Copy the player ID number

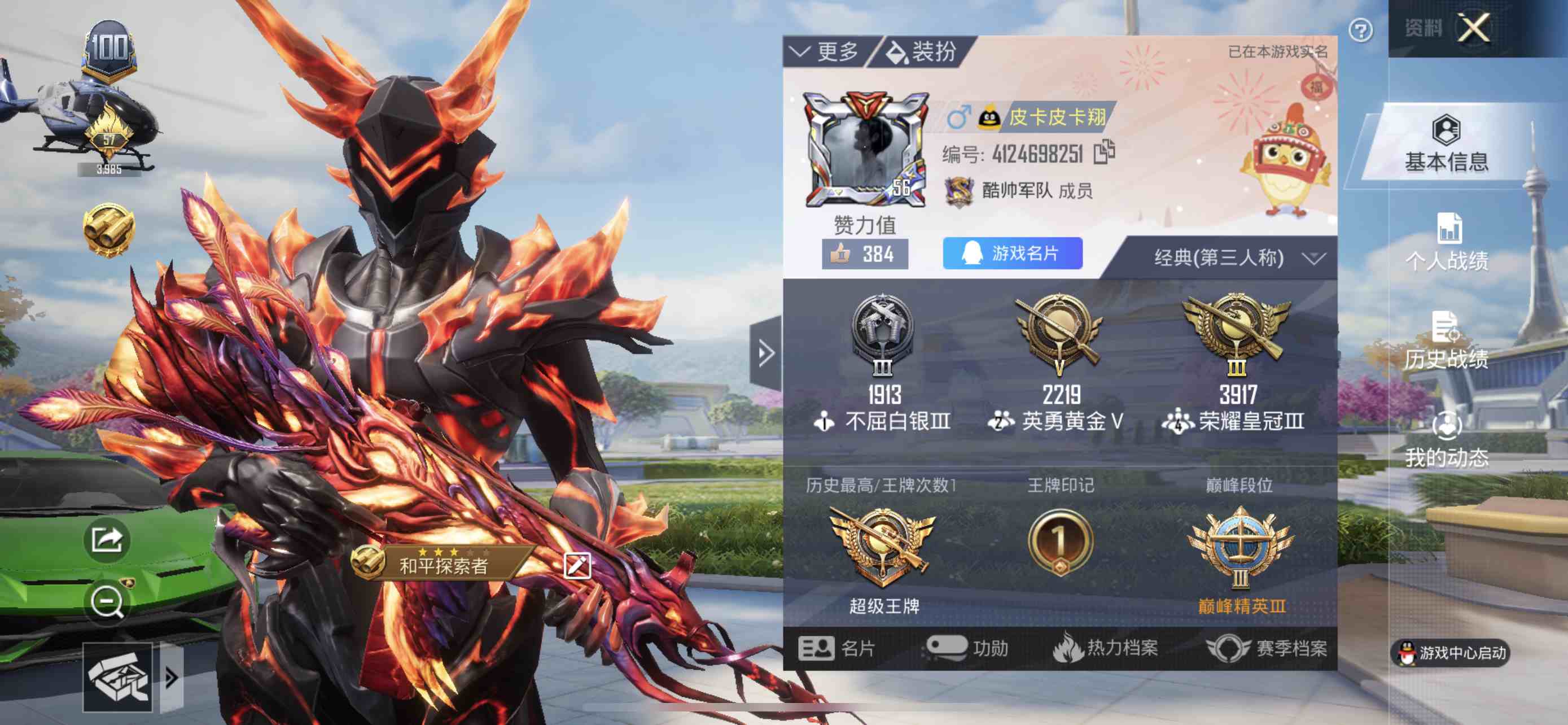tap(1104, 152)
